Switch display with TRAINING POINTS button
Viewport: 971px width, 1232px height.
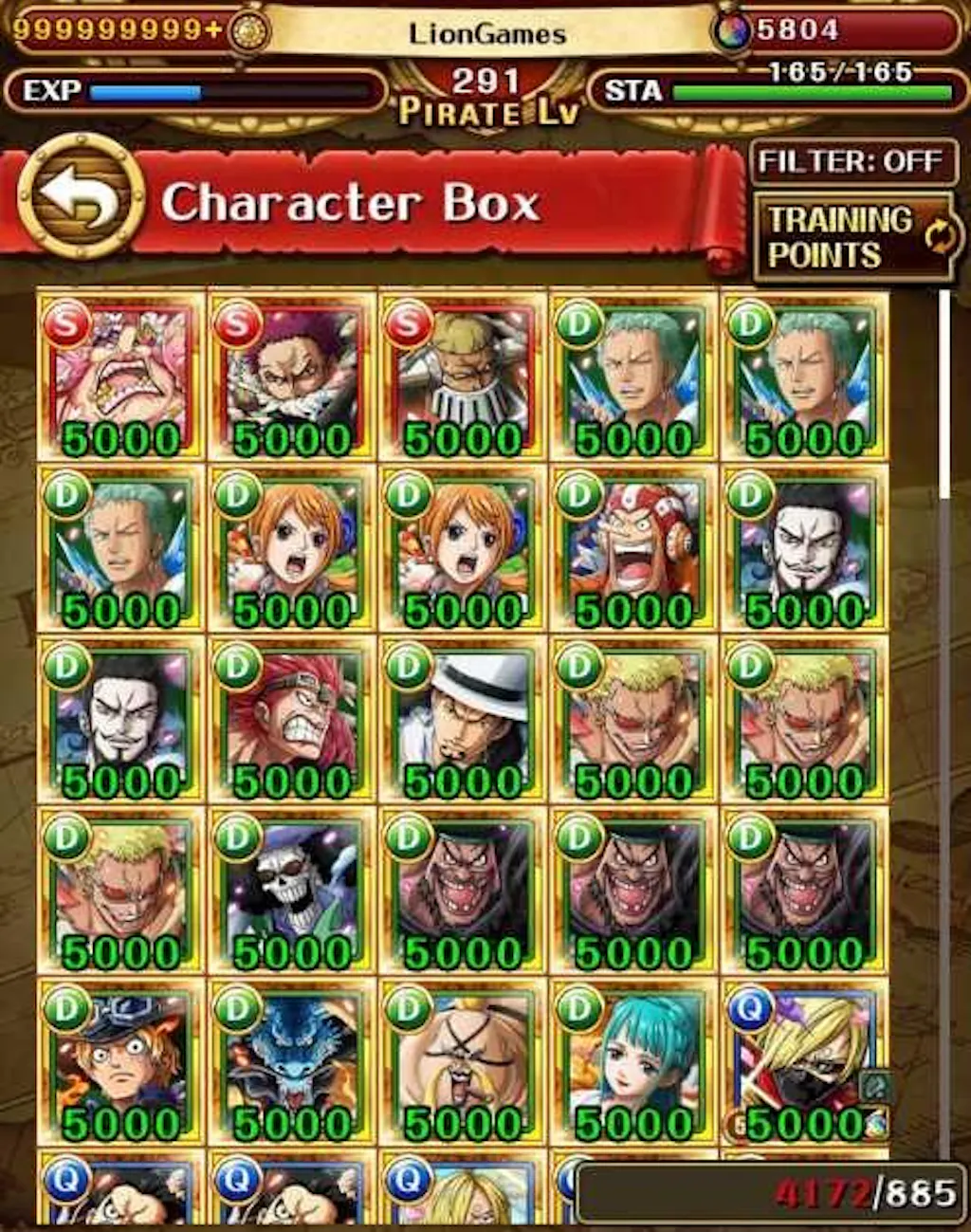pos(852,237)
